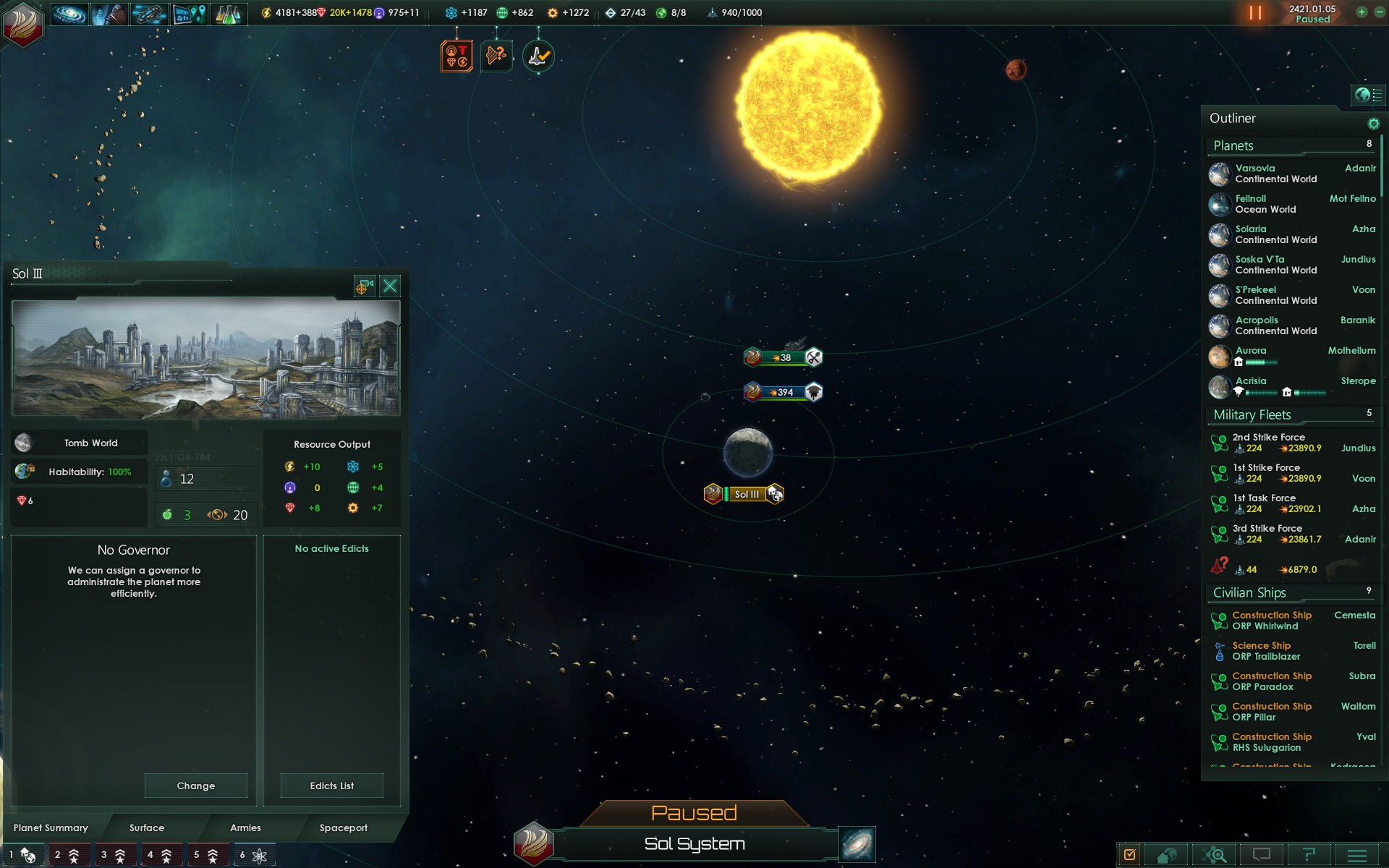Image resolution: width=1389 pixels, height=868 pixels.
Task: Toggle the pause button near the date
Action: coord(1255,13)
